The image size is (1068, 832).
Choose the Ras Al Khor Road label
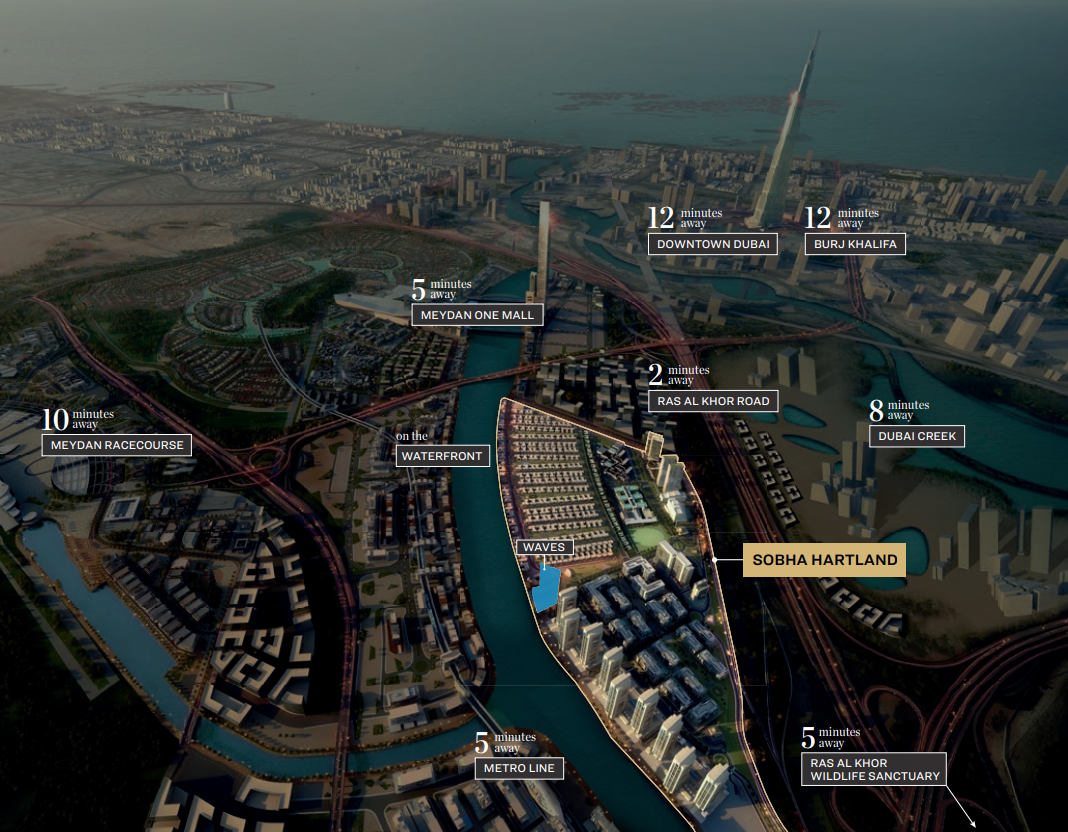point(712,401)
